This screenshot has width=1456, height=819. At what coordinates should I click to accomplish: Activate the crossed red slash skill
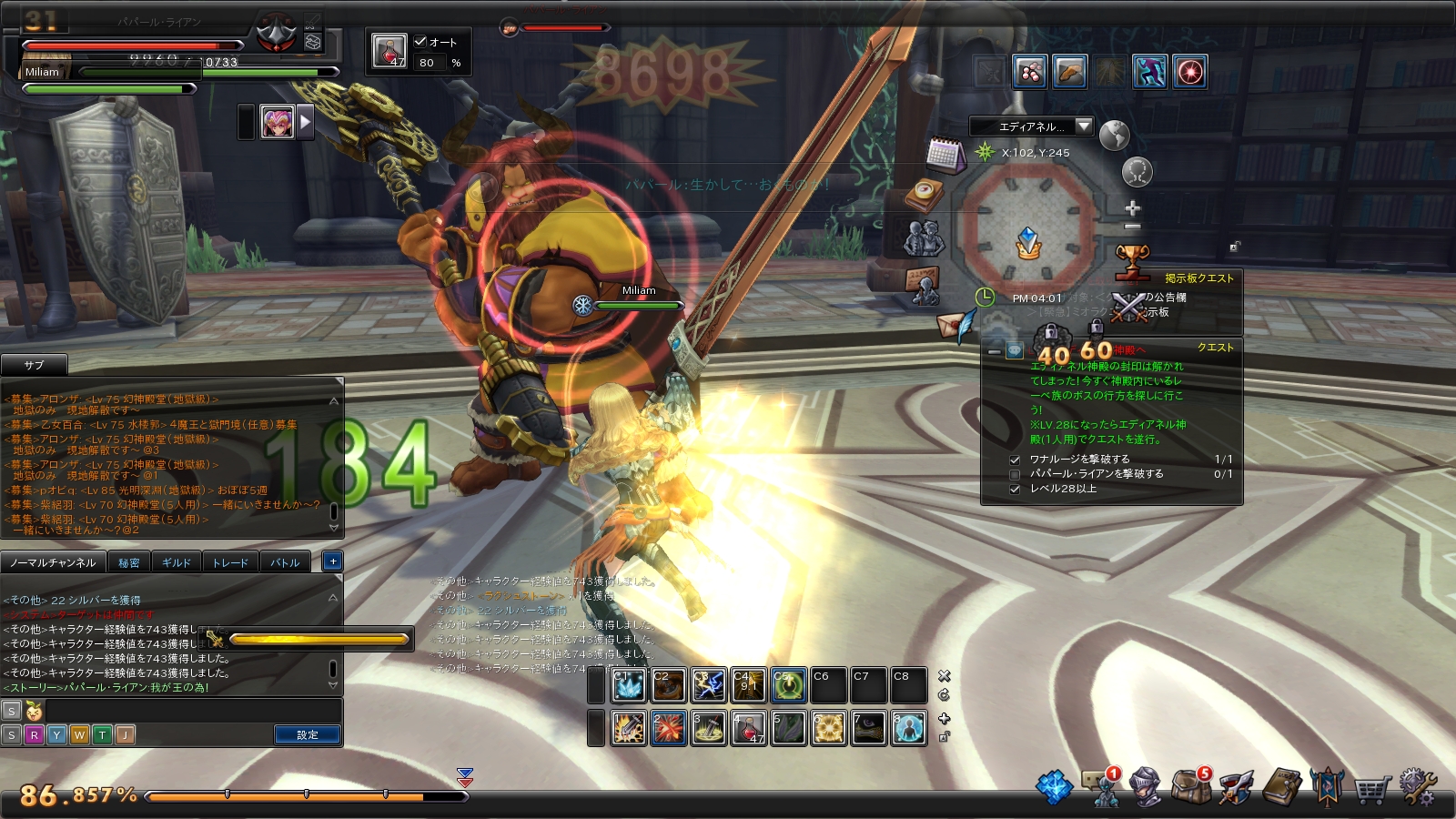668,728
